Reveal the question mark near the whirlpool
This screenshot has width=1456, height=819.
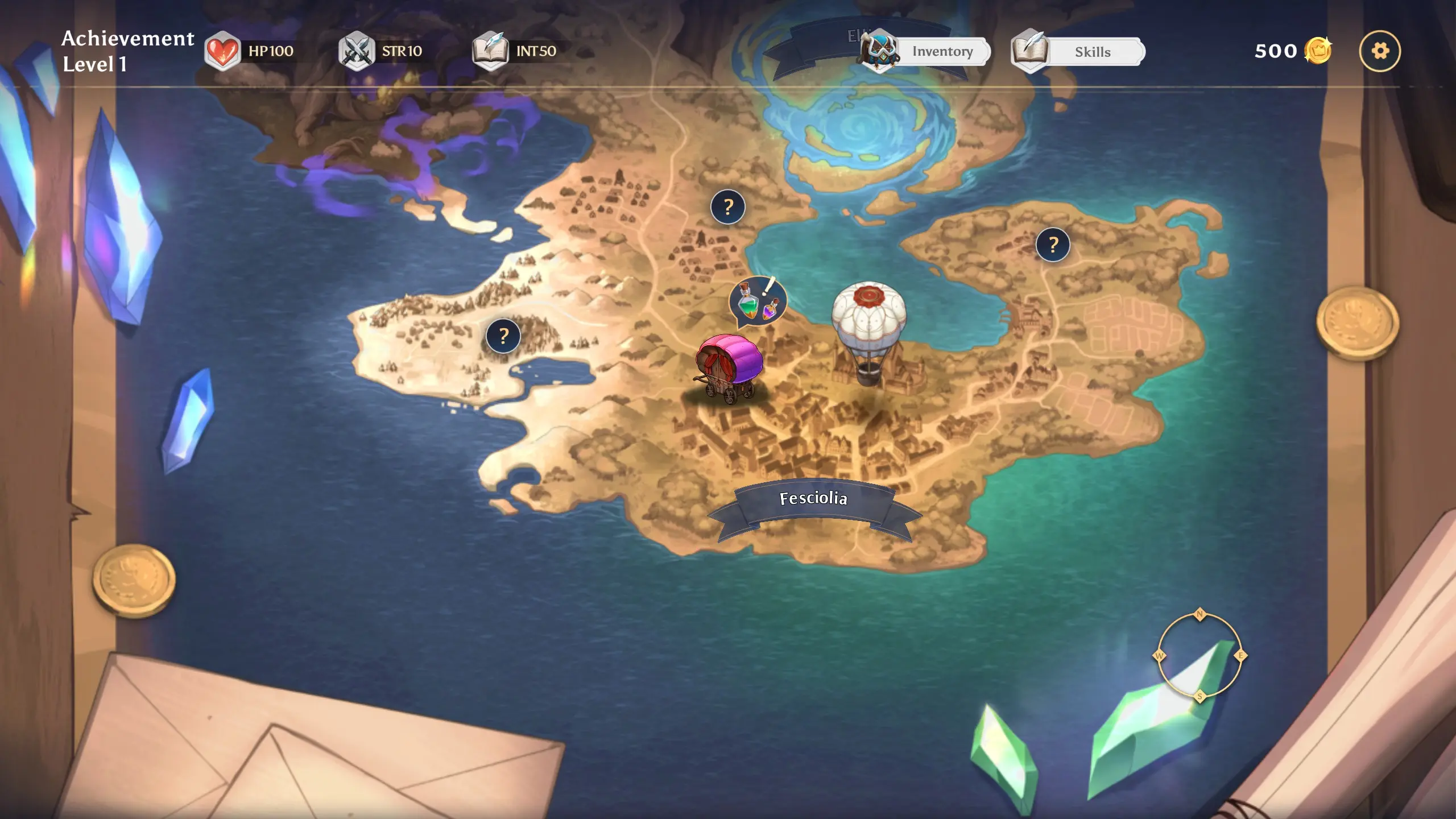click(x=728, y=207)
